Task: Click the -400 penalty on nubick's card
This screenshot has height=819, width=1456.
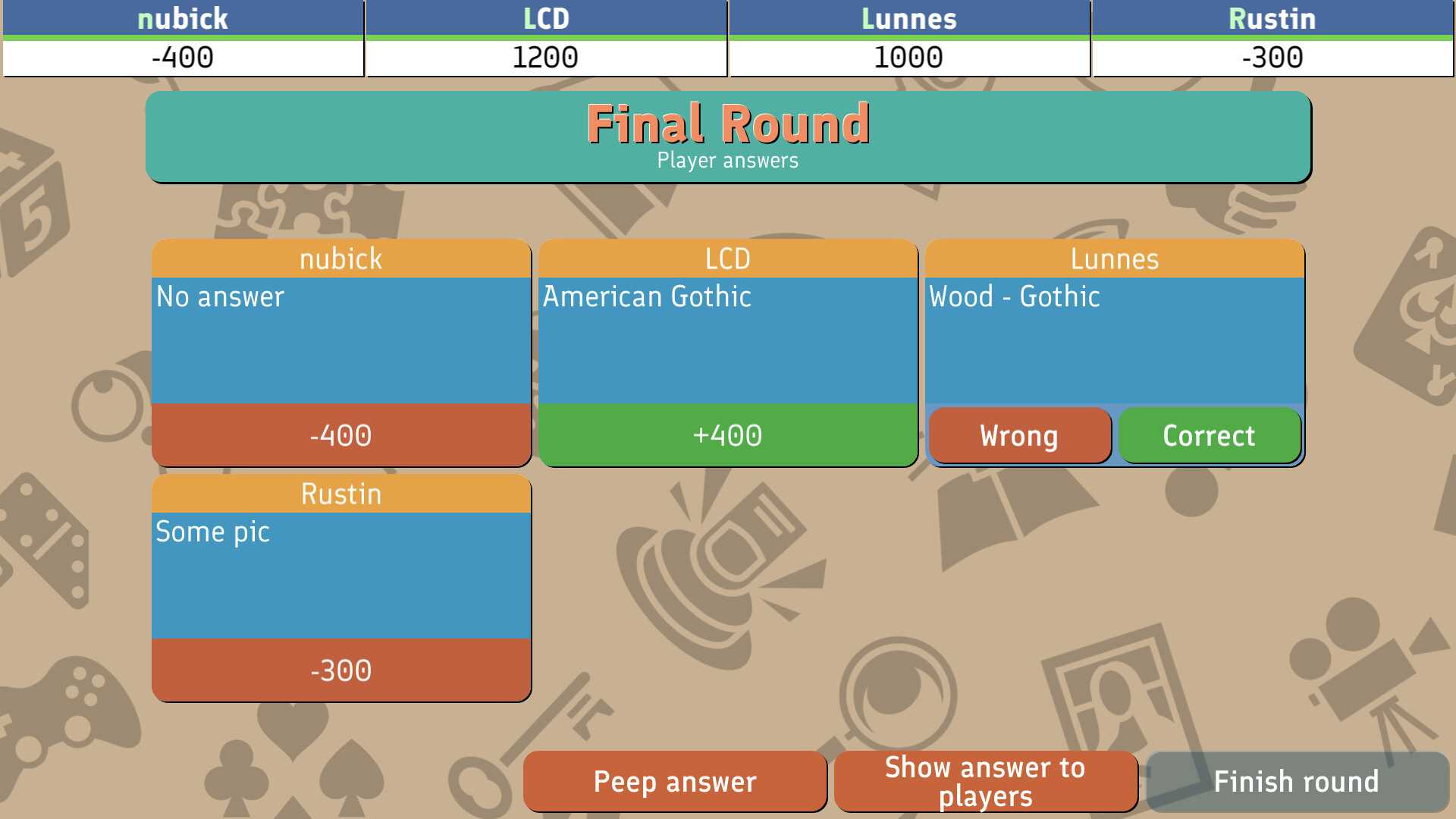Action: pyautogui.click(x=340, y=435)
